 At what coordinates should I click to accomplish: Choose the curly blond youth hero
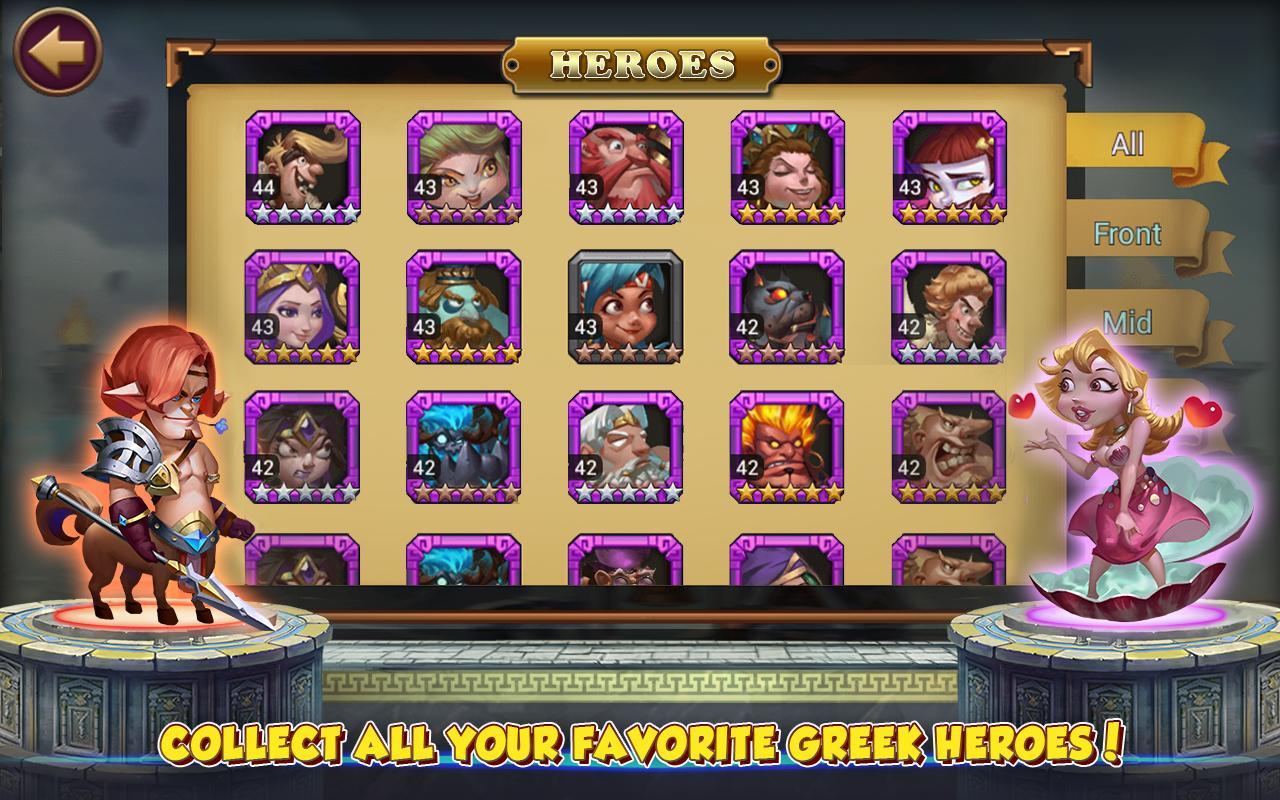(950, 306)
